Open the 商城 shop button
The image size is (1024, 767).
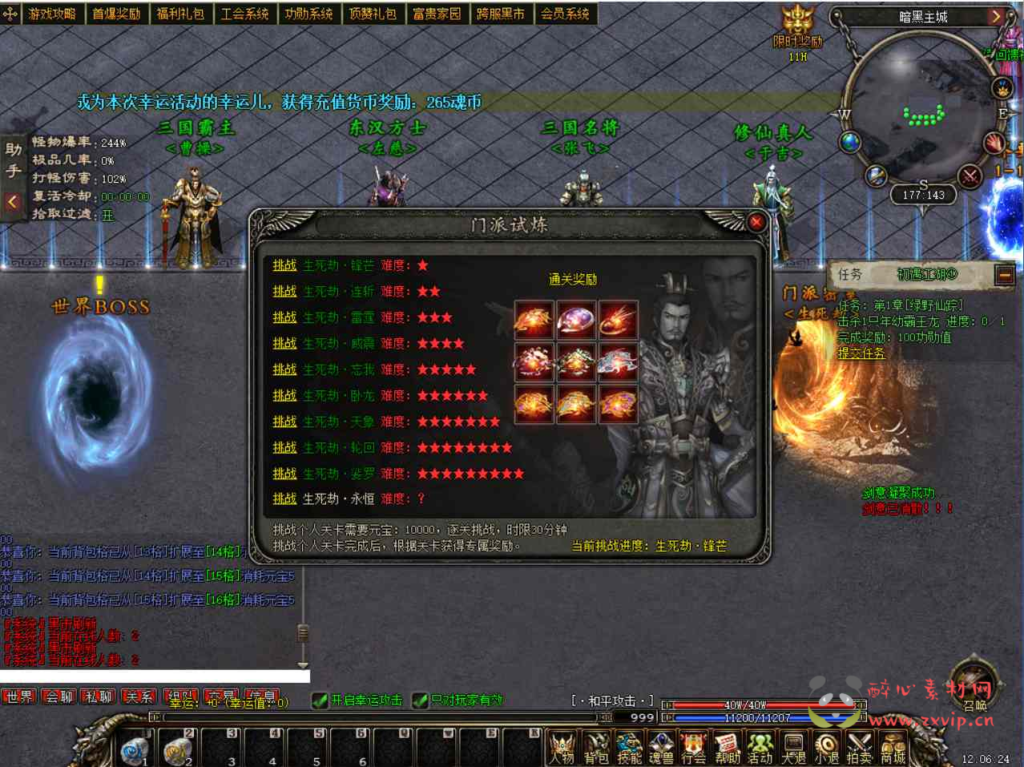tap(892, 746)
